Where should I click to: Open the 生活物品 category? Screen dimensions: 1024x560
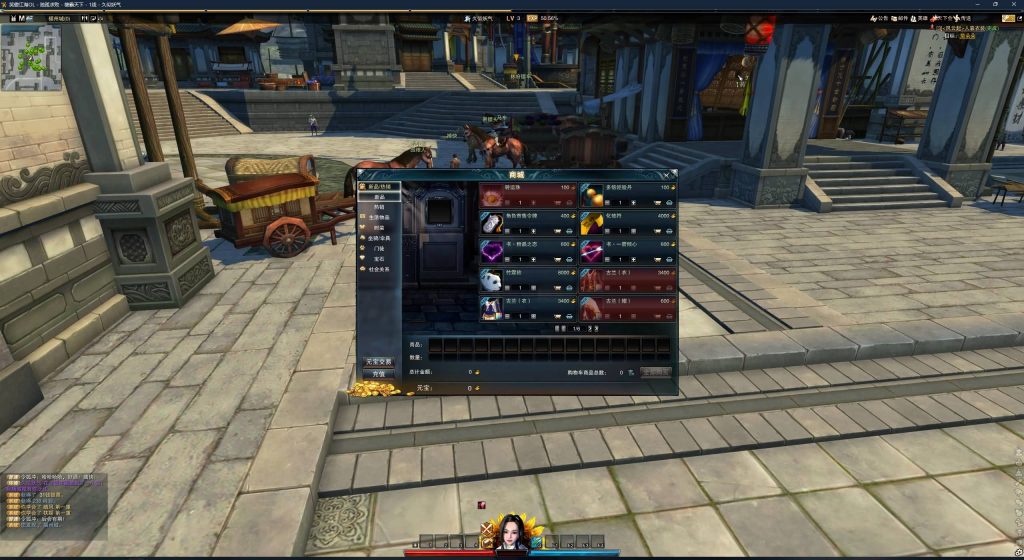pos(378,217)
